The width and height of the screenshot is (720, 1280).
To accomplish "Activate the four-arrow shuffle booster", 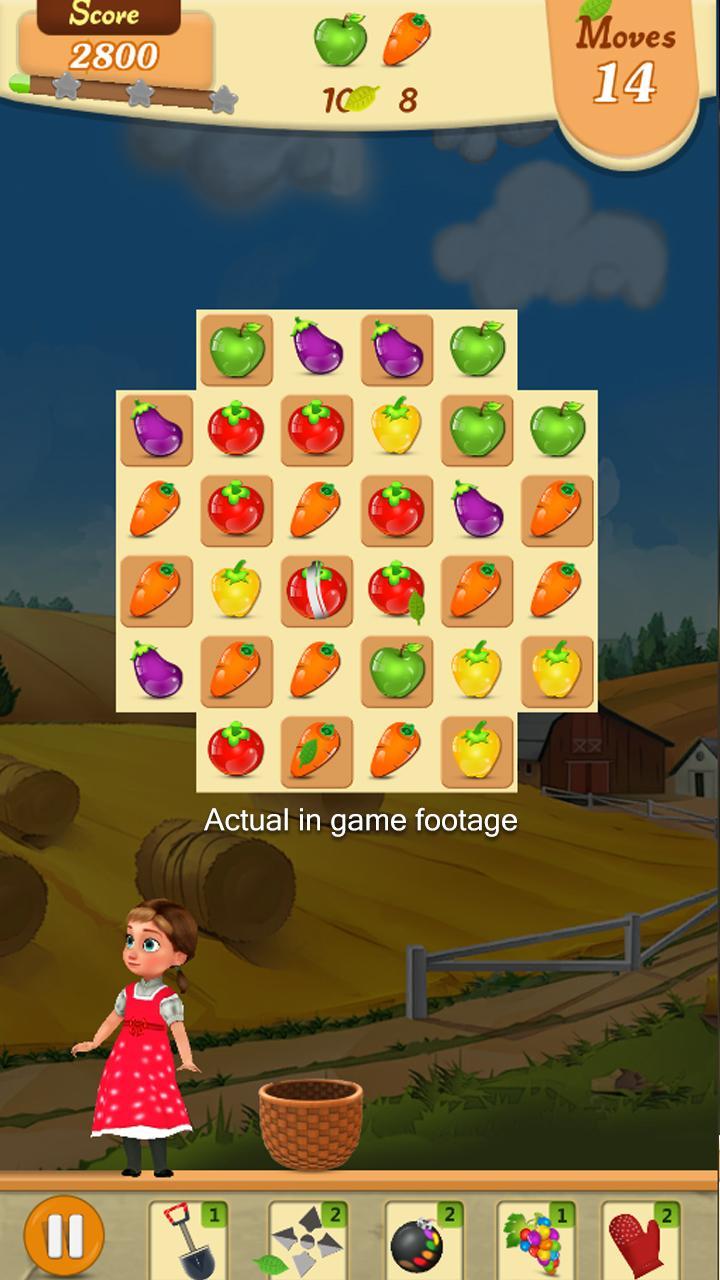I will click(x=306, y=1240).
